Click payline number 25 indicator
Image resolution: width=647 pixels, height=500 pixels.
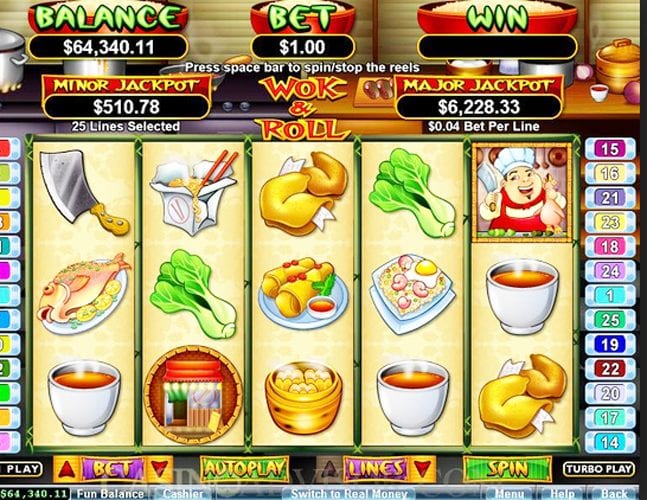[x=608, y=320]
